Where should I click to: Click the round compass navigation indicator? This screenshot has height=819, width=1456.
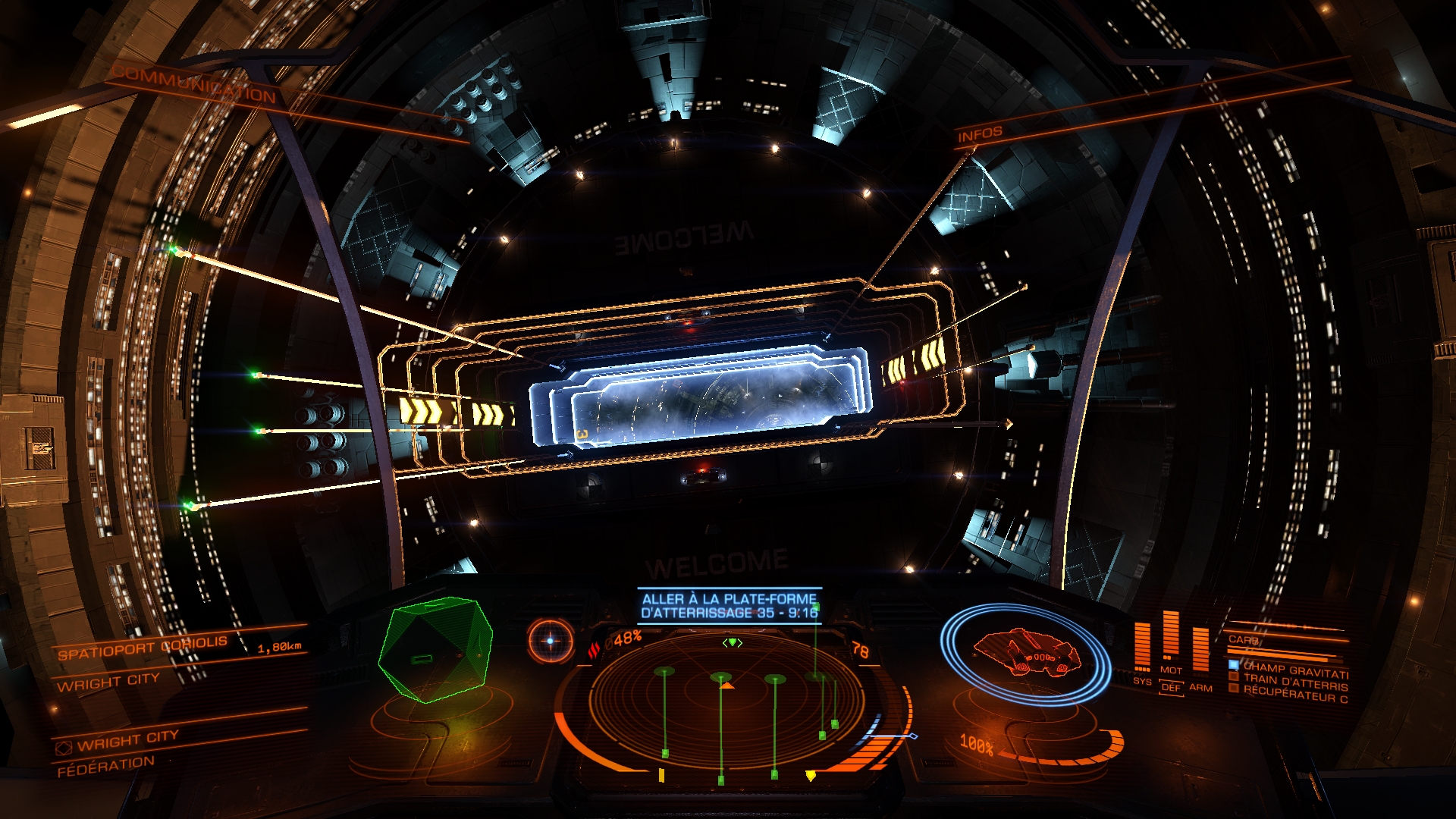pos(551,641)
